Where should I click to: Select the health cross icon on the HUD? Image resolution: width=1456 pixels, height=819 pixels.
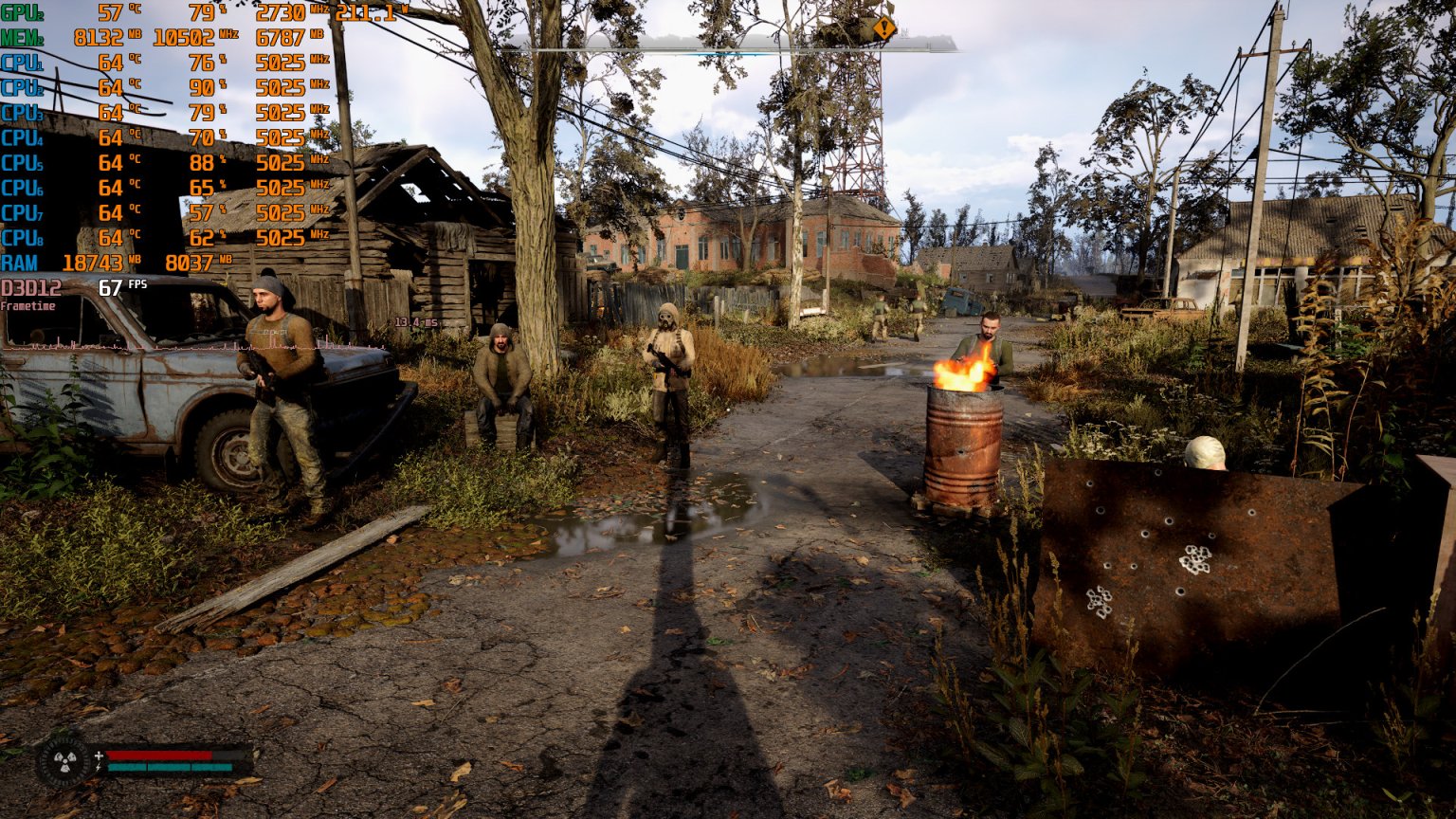pyautogui.click(x=99, y=755)
